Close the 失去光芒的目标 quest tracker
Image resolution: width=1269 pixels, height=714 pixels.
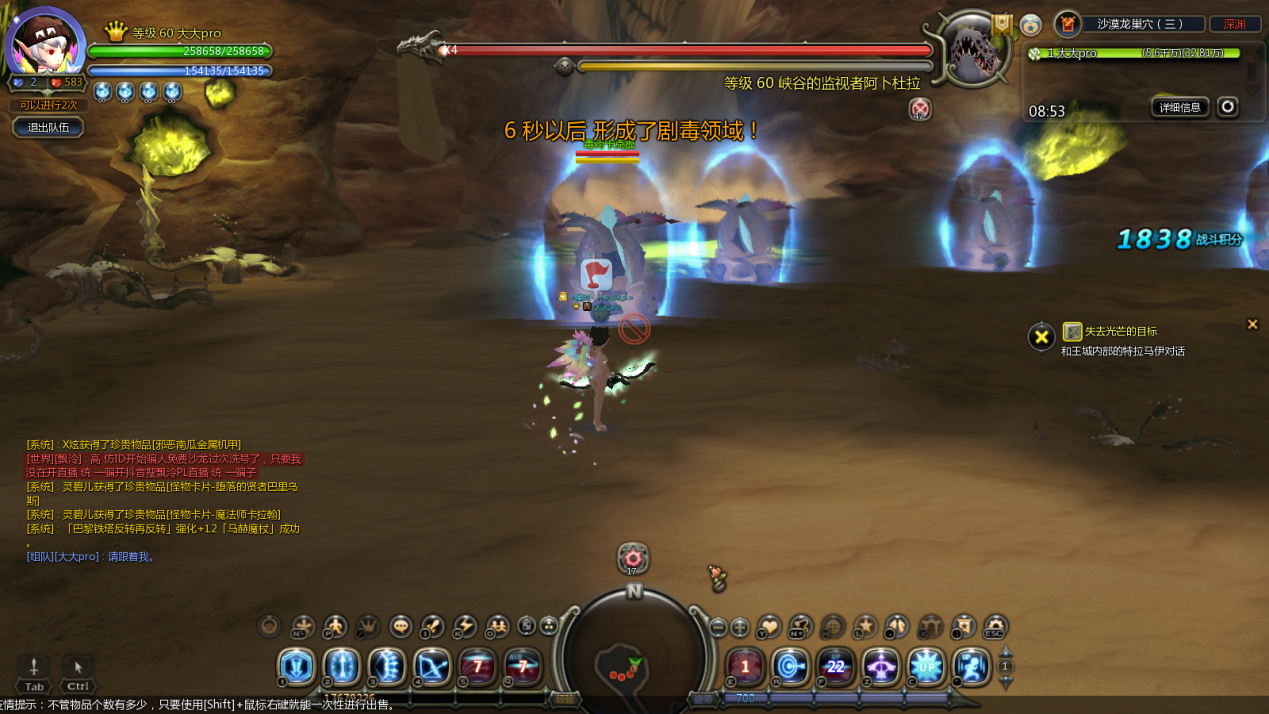1252,324
